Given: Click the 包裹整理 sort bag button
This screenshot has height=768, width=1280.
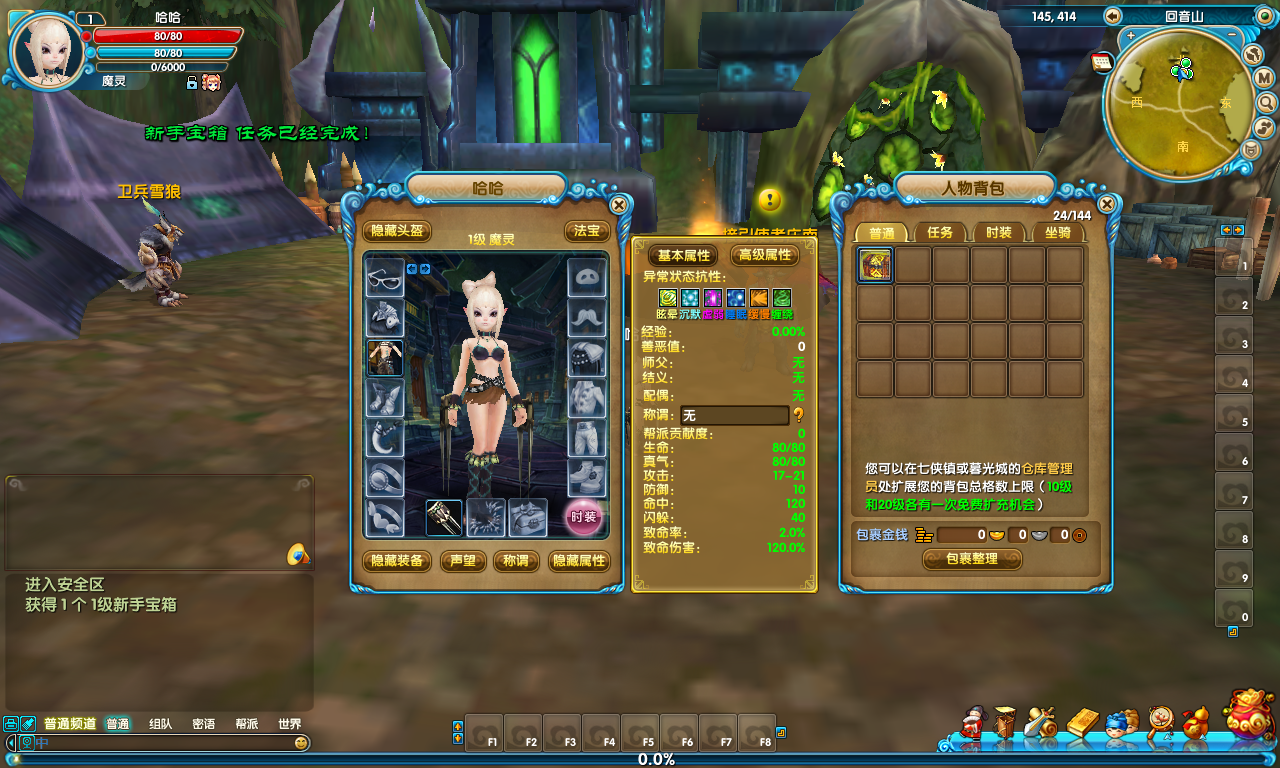Looking at the screenshot, I should (x=971, y=559).
